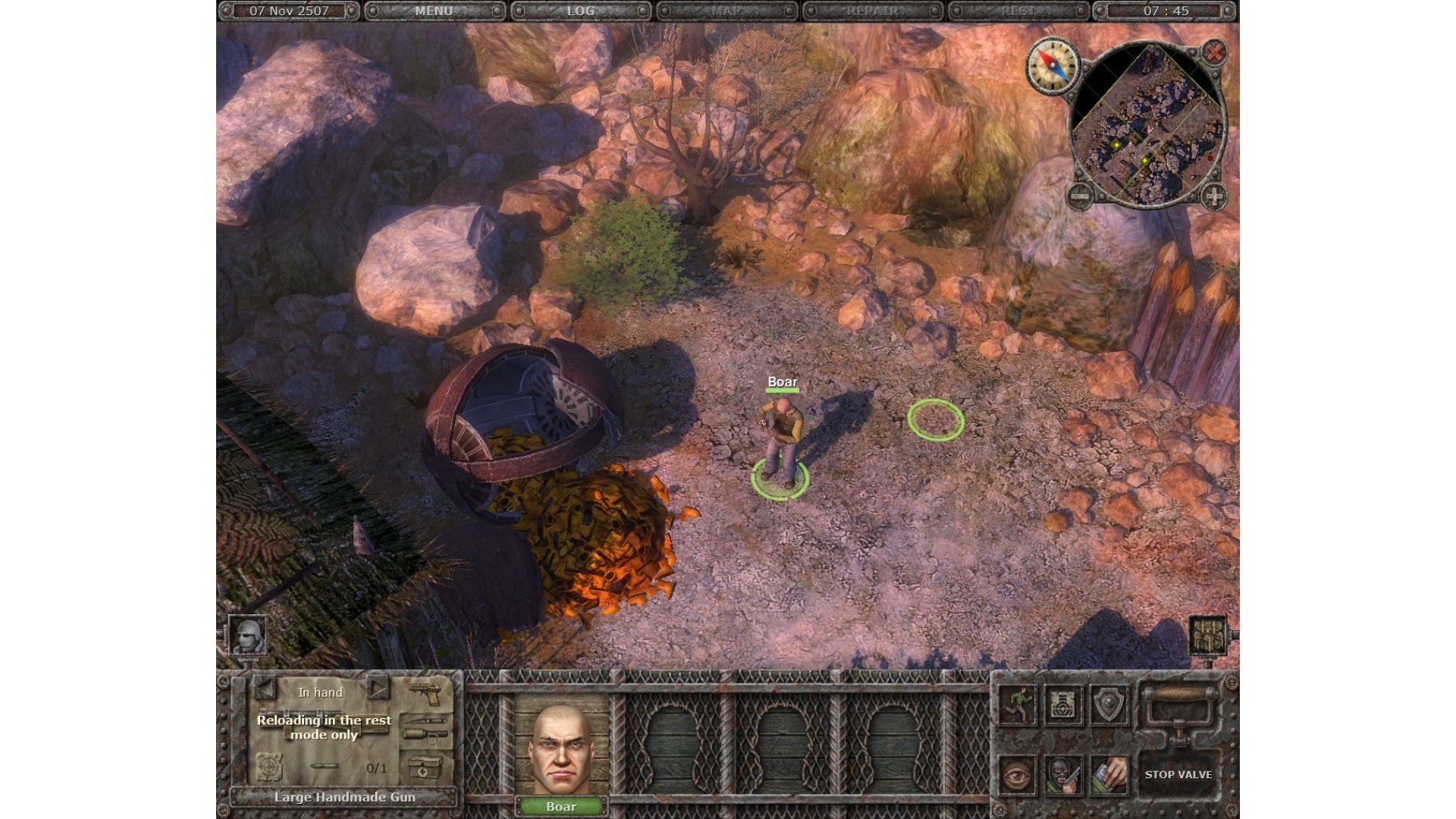Click the compass beside the minimap

(1053, 65)
